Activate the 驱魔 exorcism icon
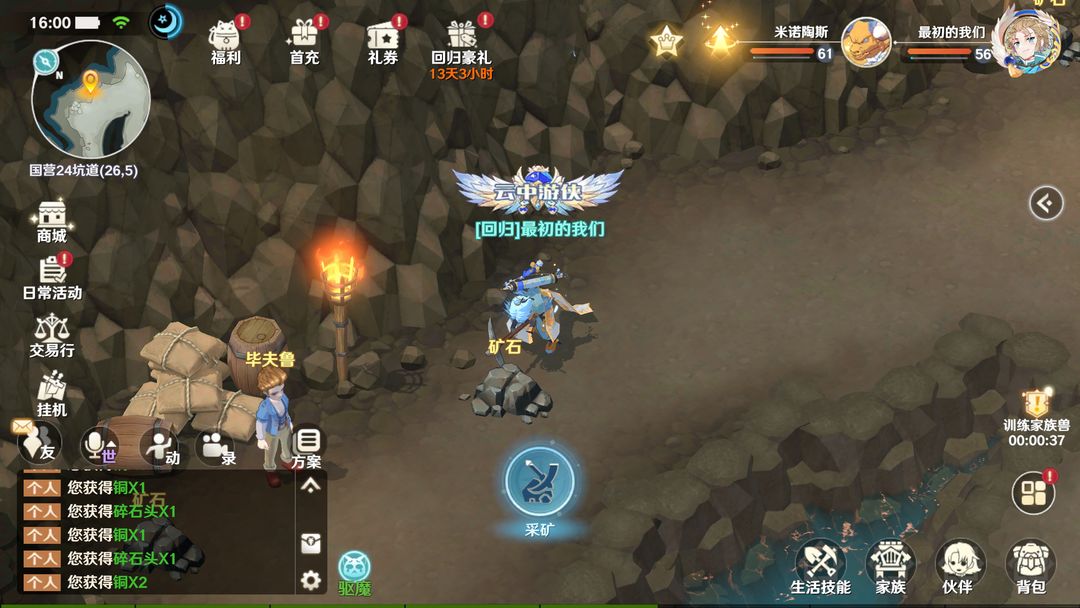 coord(354,572)
